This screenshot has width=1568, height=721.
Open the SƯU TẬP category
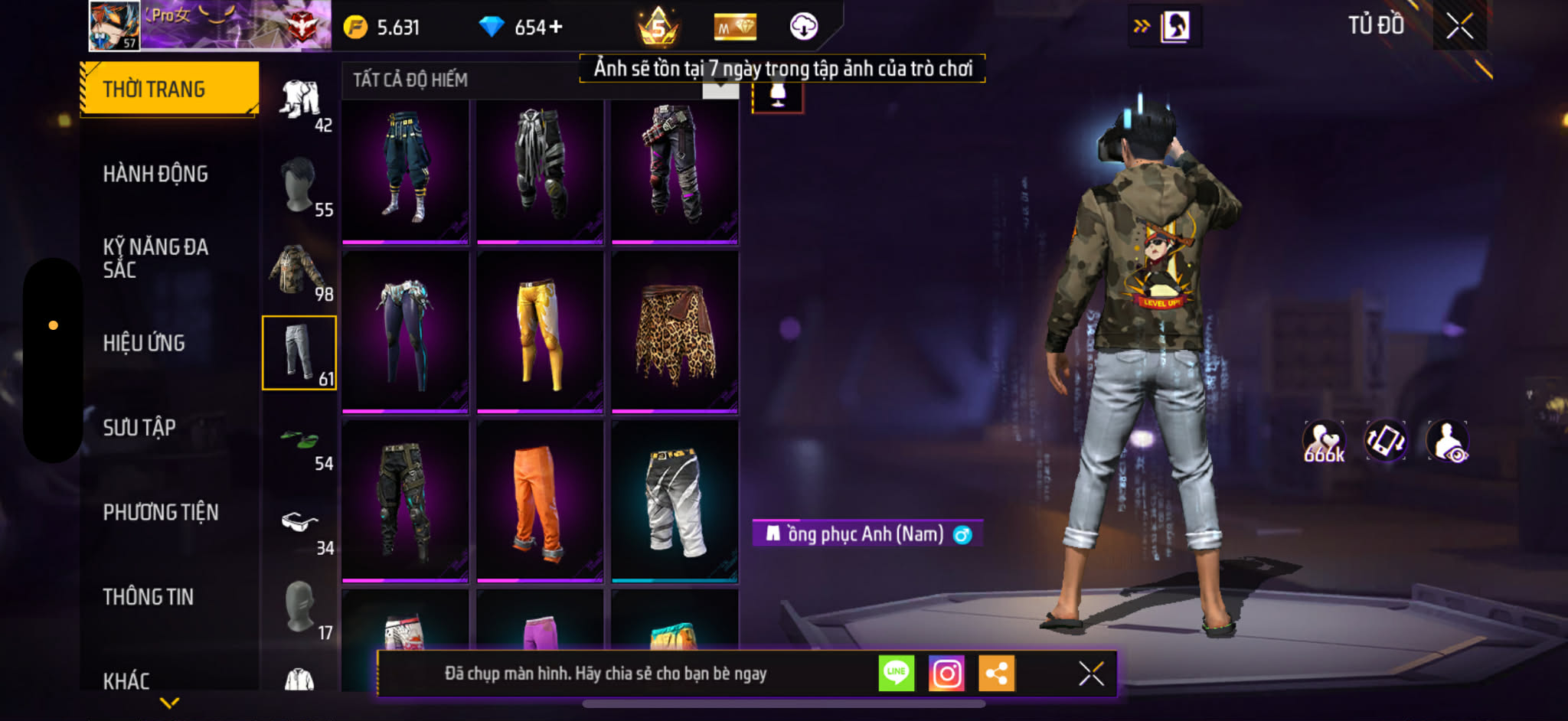point(139,427)
